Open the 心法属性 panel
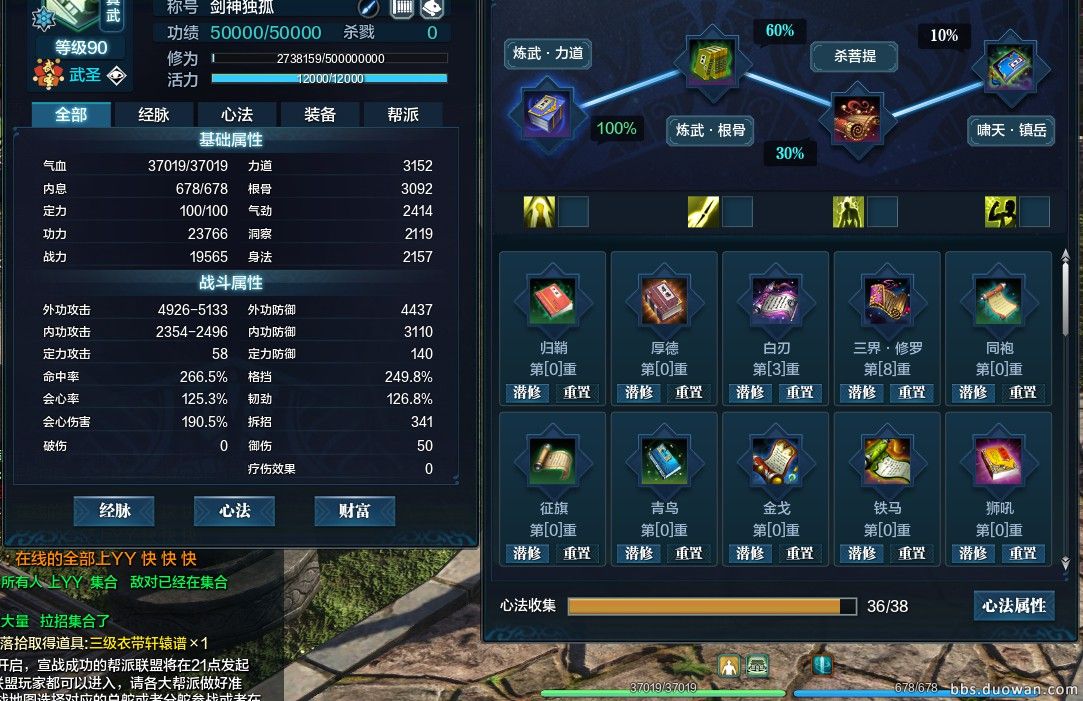Image resolution: width=1083 pixels, height=701 pixels. (x=1013, y=605)
